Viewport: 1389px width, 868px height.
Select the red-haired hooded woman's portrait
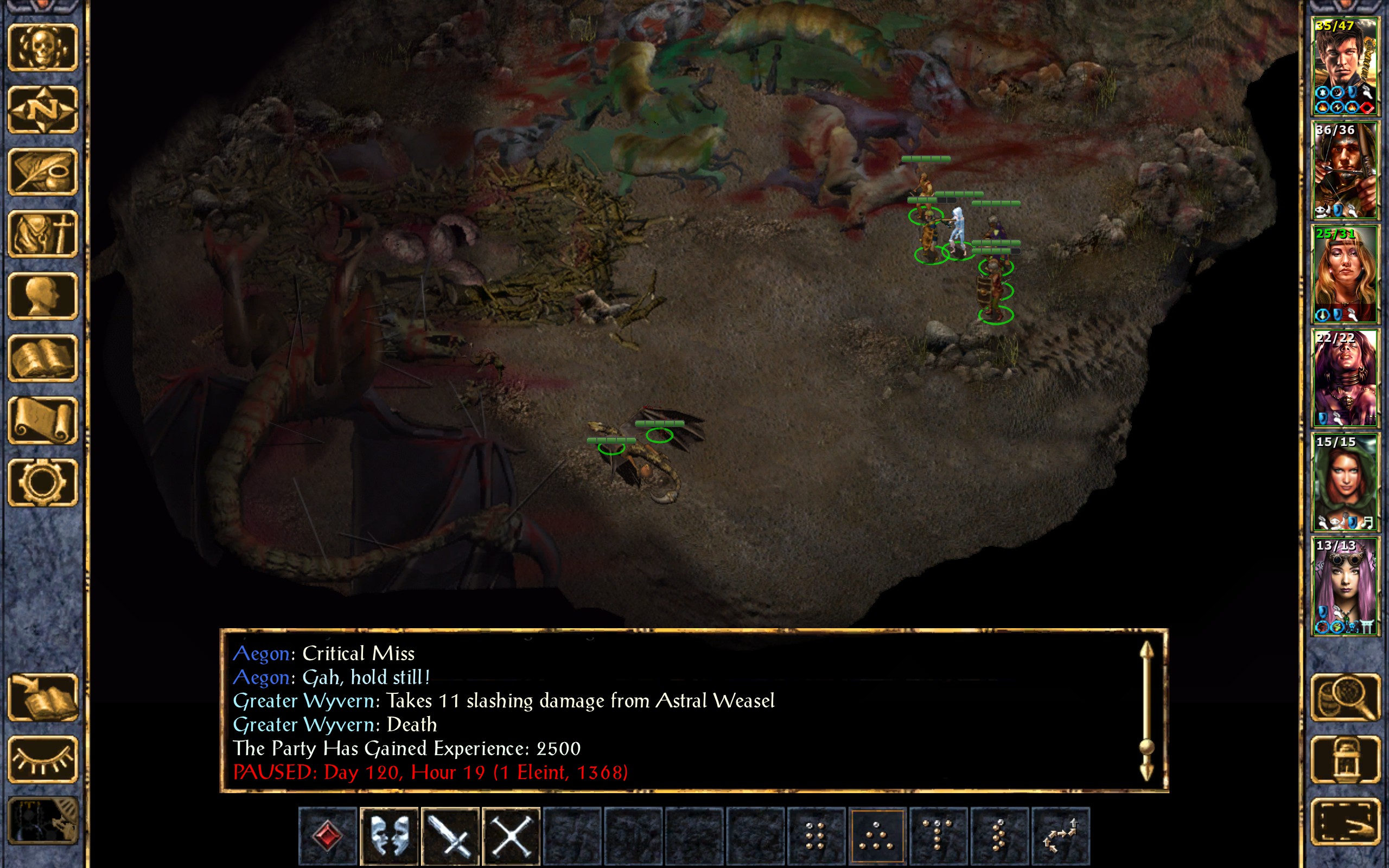point(1345,482)
